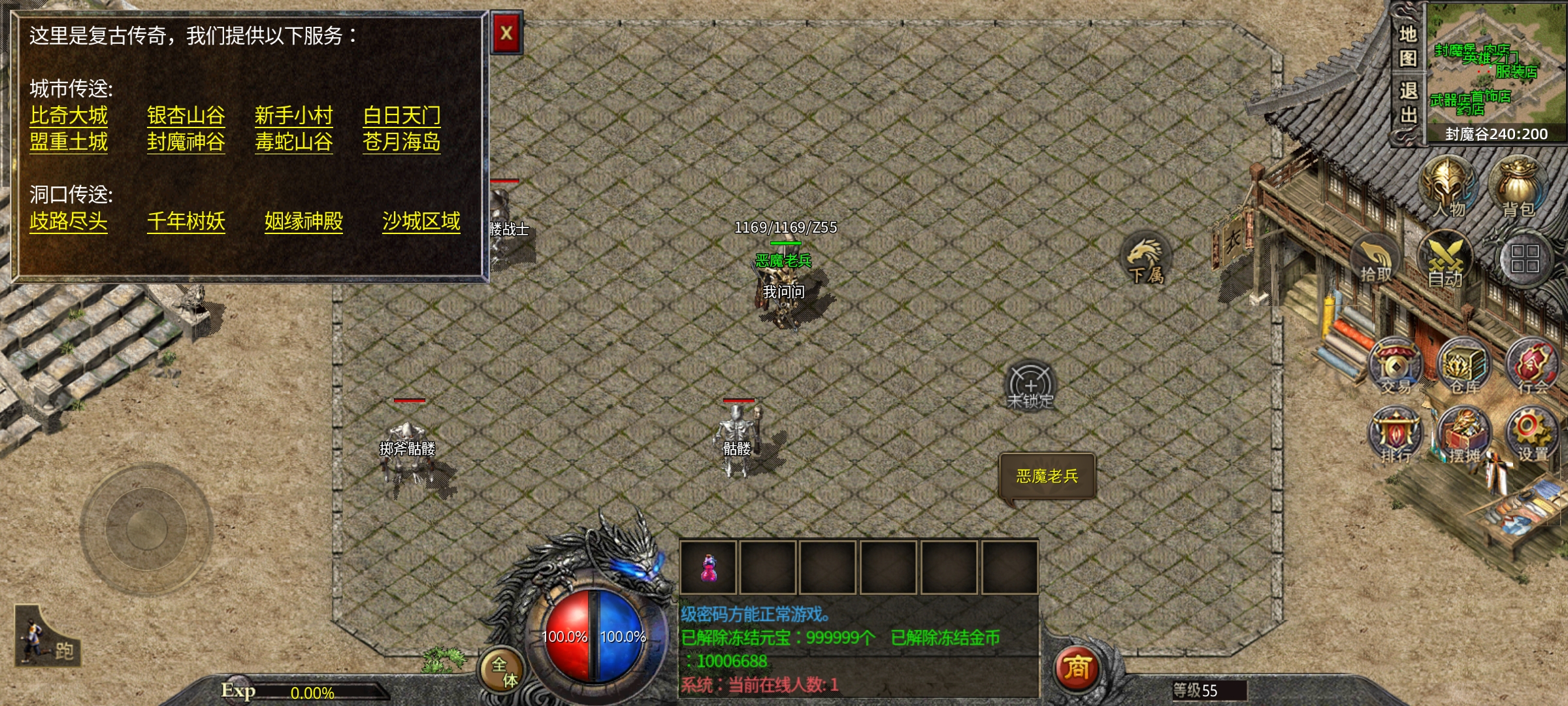Click the 恶魔老兵 target button
This screenshot has width=1568, height=706.
tap(1047, 476)
